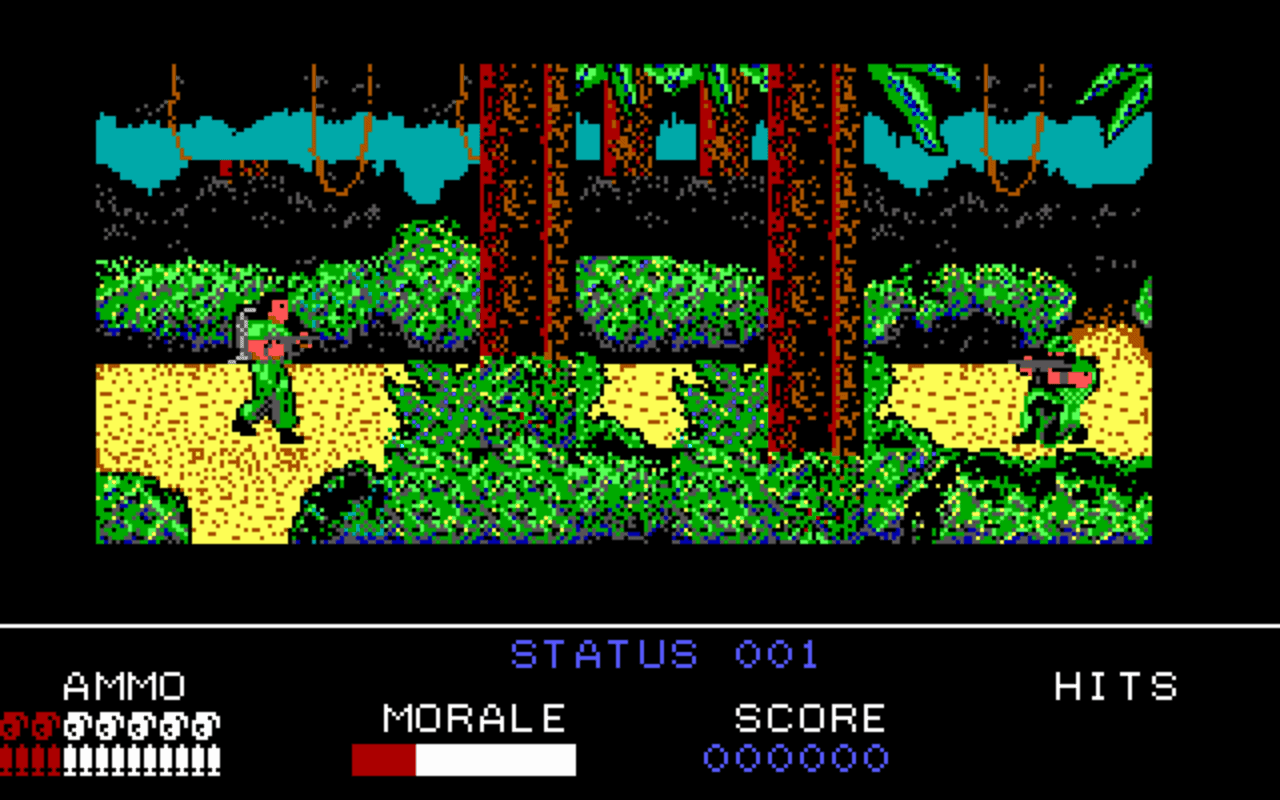This screenshot has width=1280, height=800.
Task: Toggle the middle white magazine in AMMO row
Action: tap(140, 758)
